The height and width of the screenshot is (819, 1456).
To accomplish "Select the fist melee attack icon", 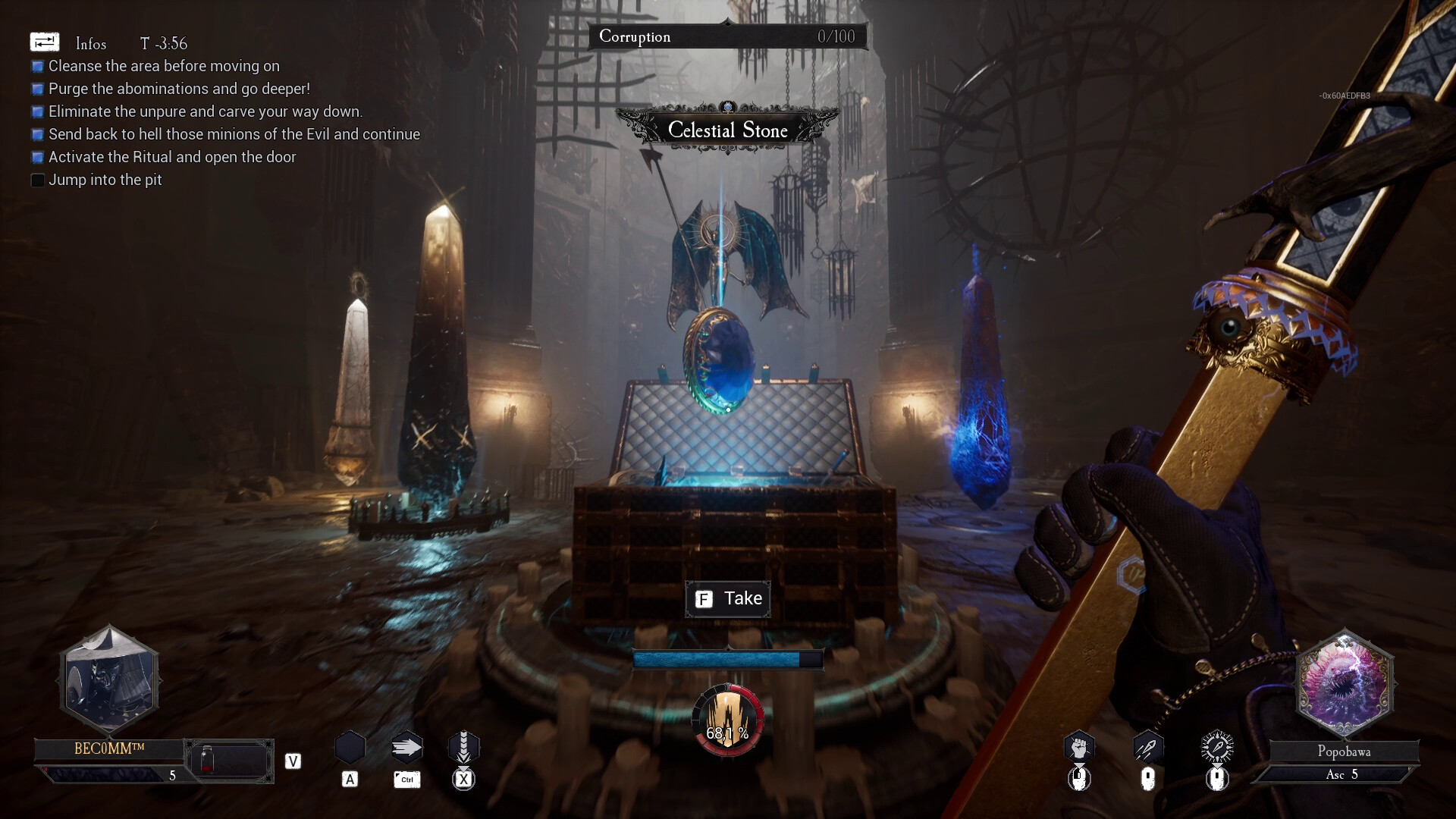I will [x=1080, y=746].
